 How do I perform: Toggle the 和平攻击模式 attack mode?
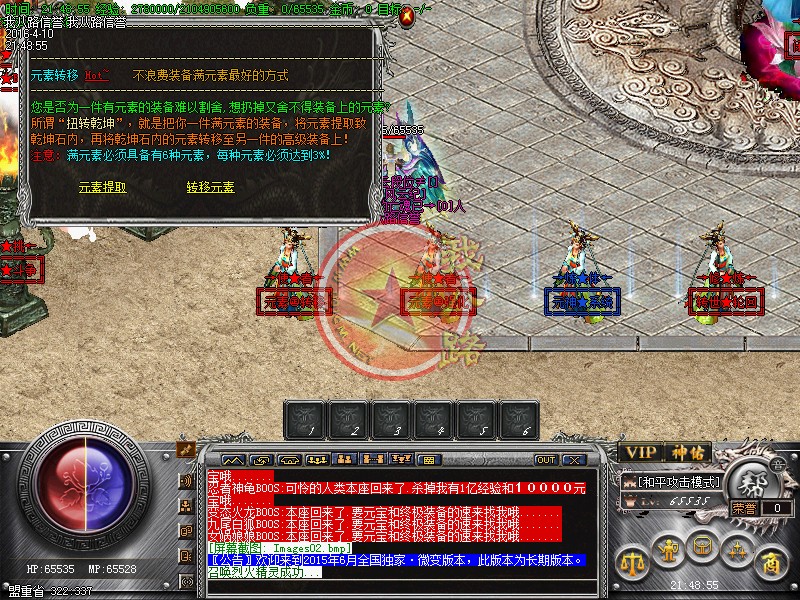tap(677, 483)
